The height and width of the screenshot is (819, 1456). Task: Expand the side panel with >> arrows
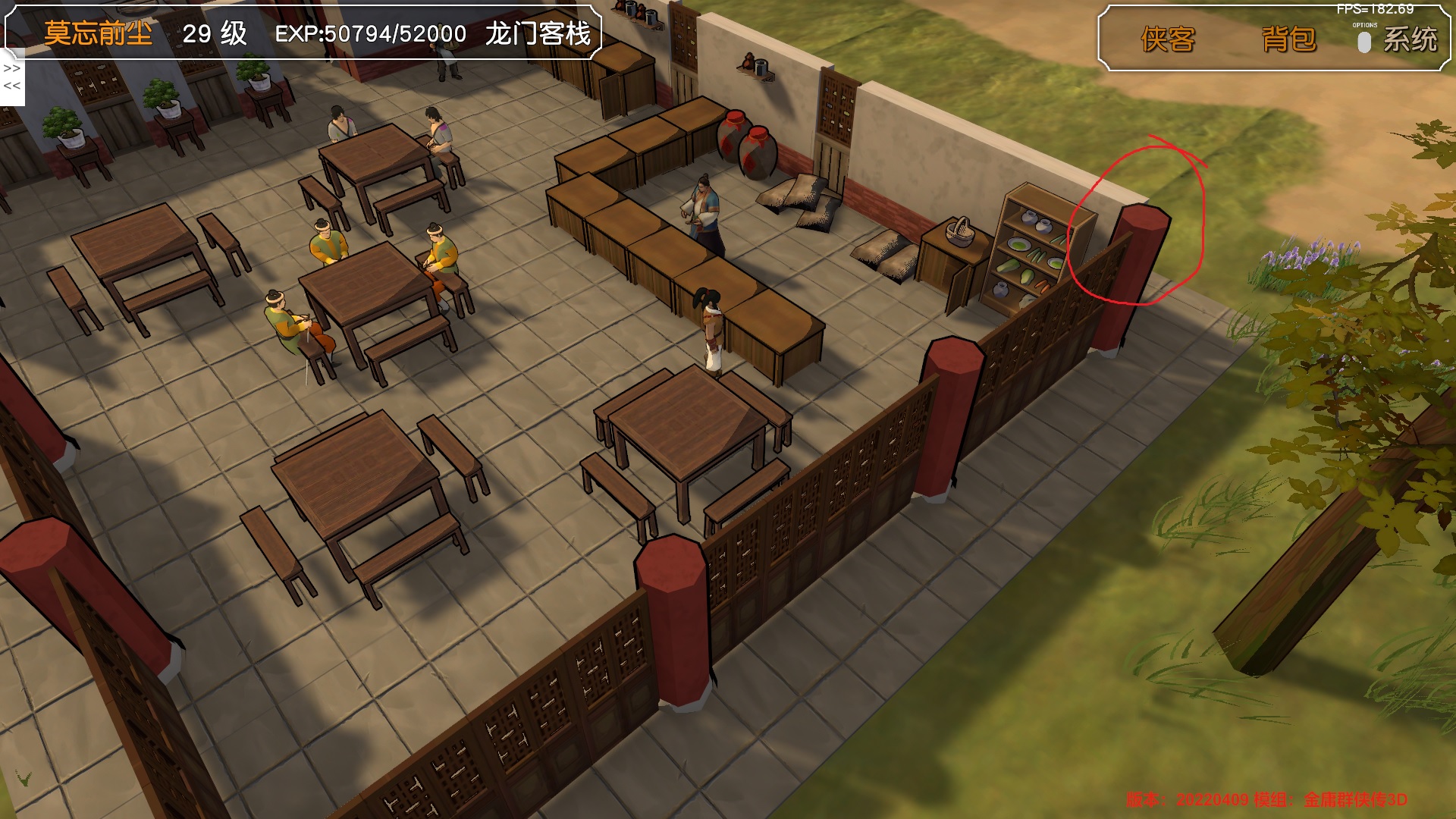click(12, 68)
